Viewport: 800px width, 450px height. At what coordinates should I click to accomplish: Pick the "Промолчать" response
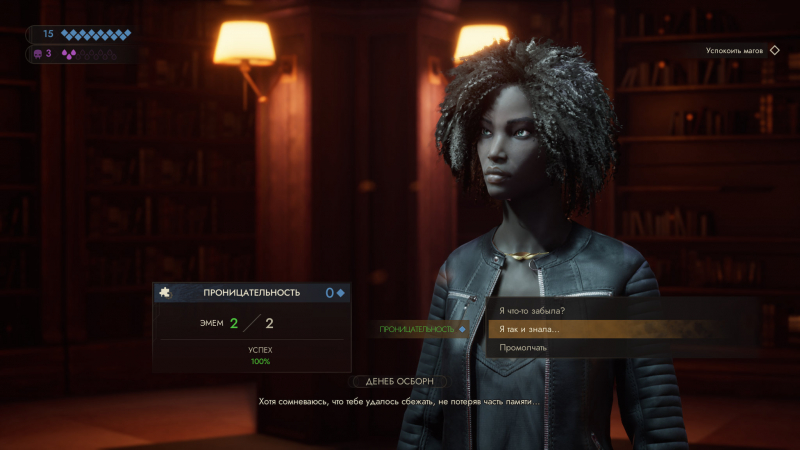(523, 347)
